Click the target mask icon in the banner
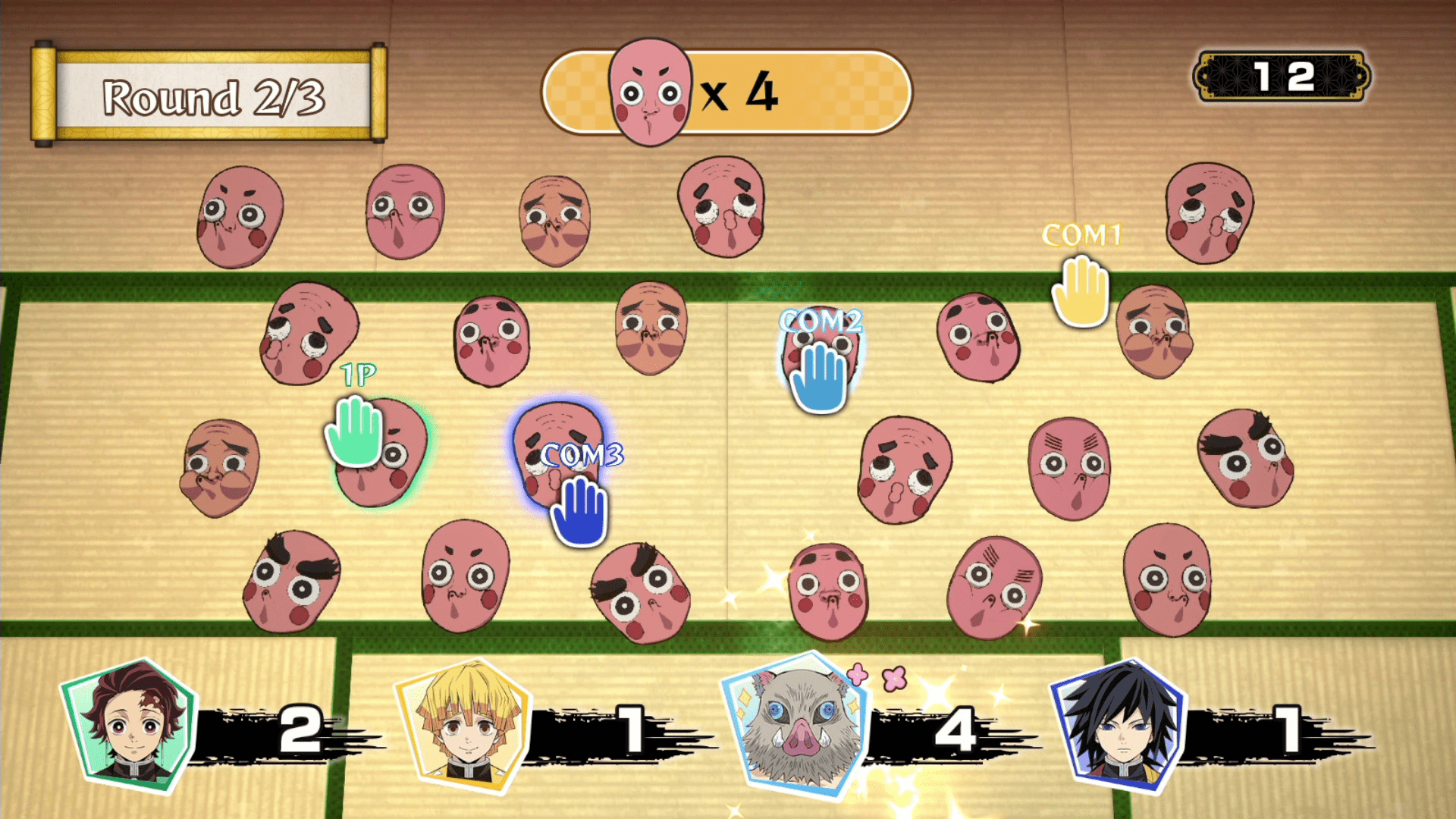This screenshot has width=1456, height=819. click(650, 93)
